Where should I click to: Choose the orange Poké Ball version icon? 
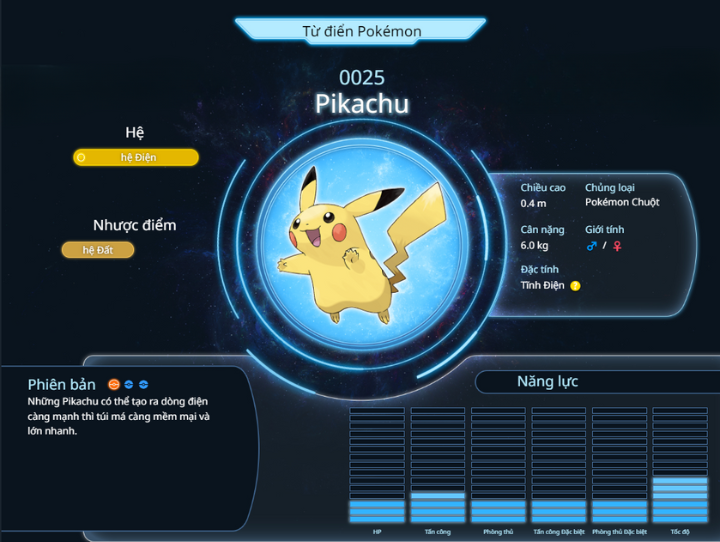click(114, 384)
